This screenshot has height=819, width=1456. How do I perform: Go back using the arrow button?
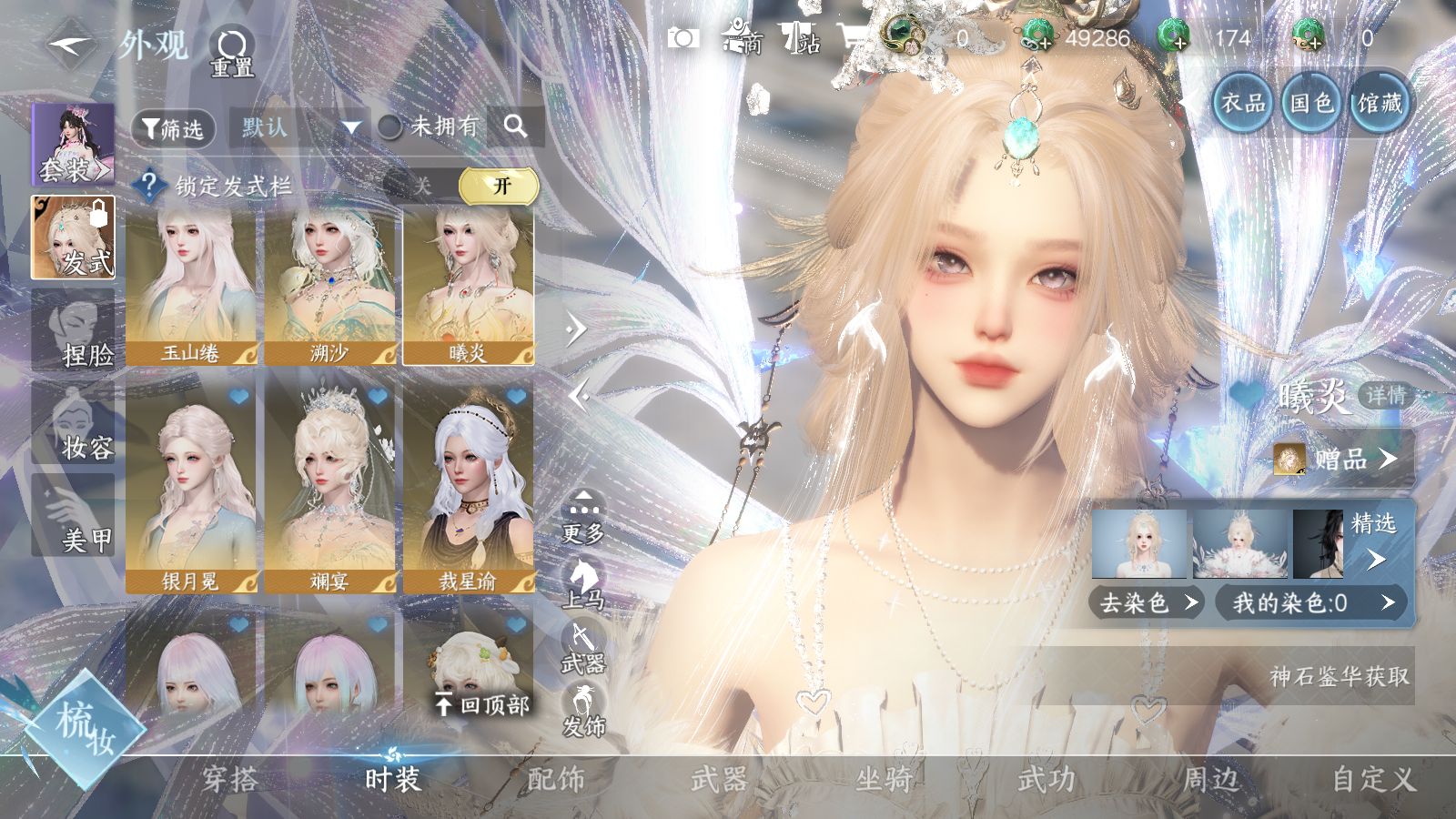point(70,45)
